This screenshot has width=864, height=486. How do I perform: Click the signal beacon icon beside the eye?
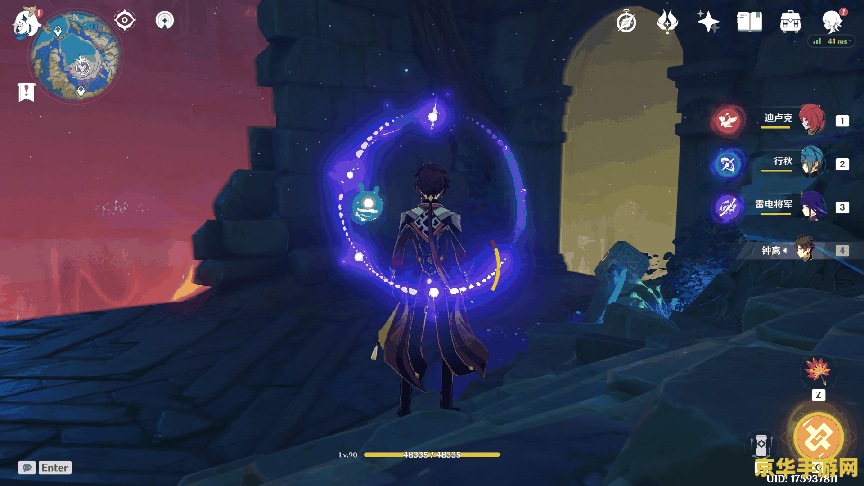click(165, 20)
